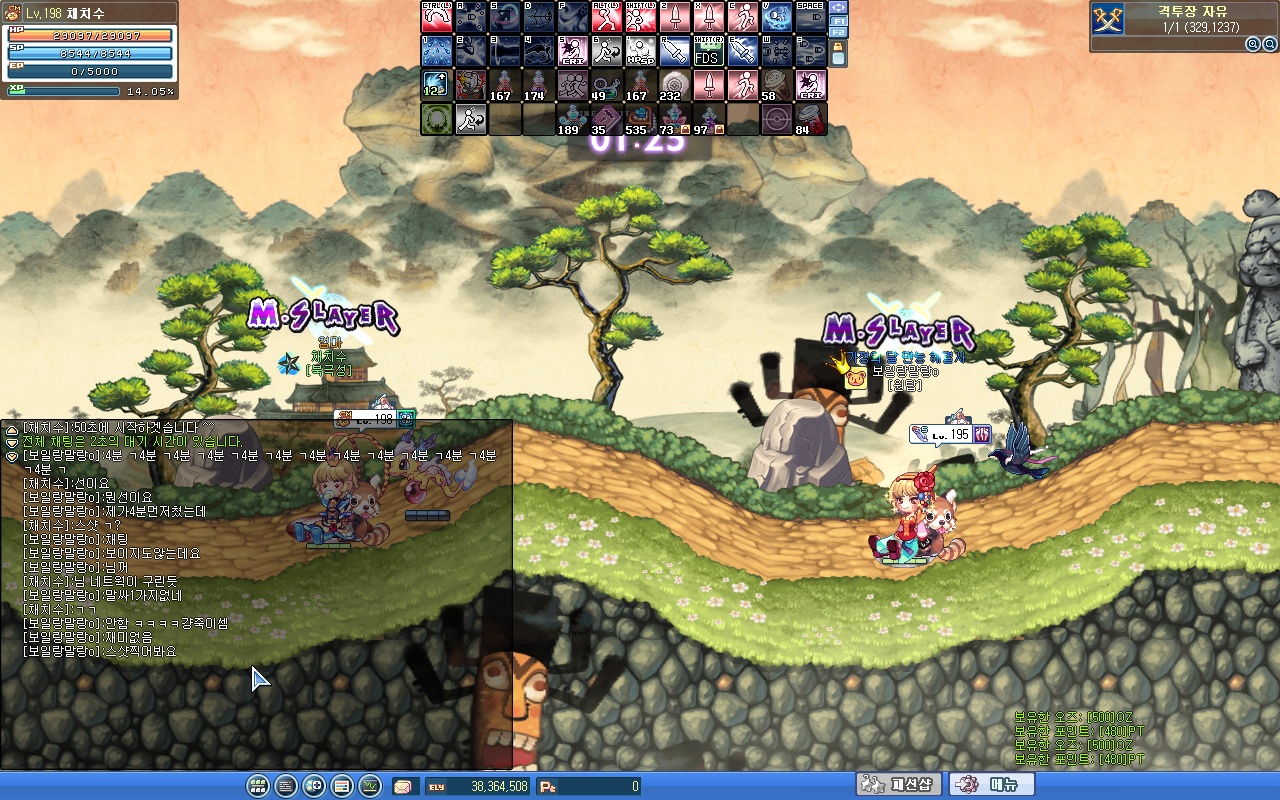Switch hotbar to the F1 page

839,20
